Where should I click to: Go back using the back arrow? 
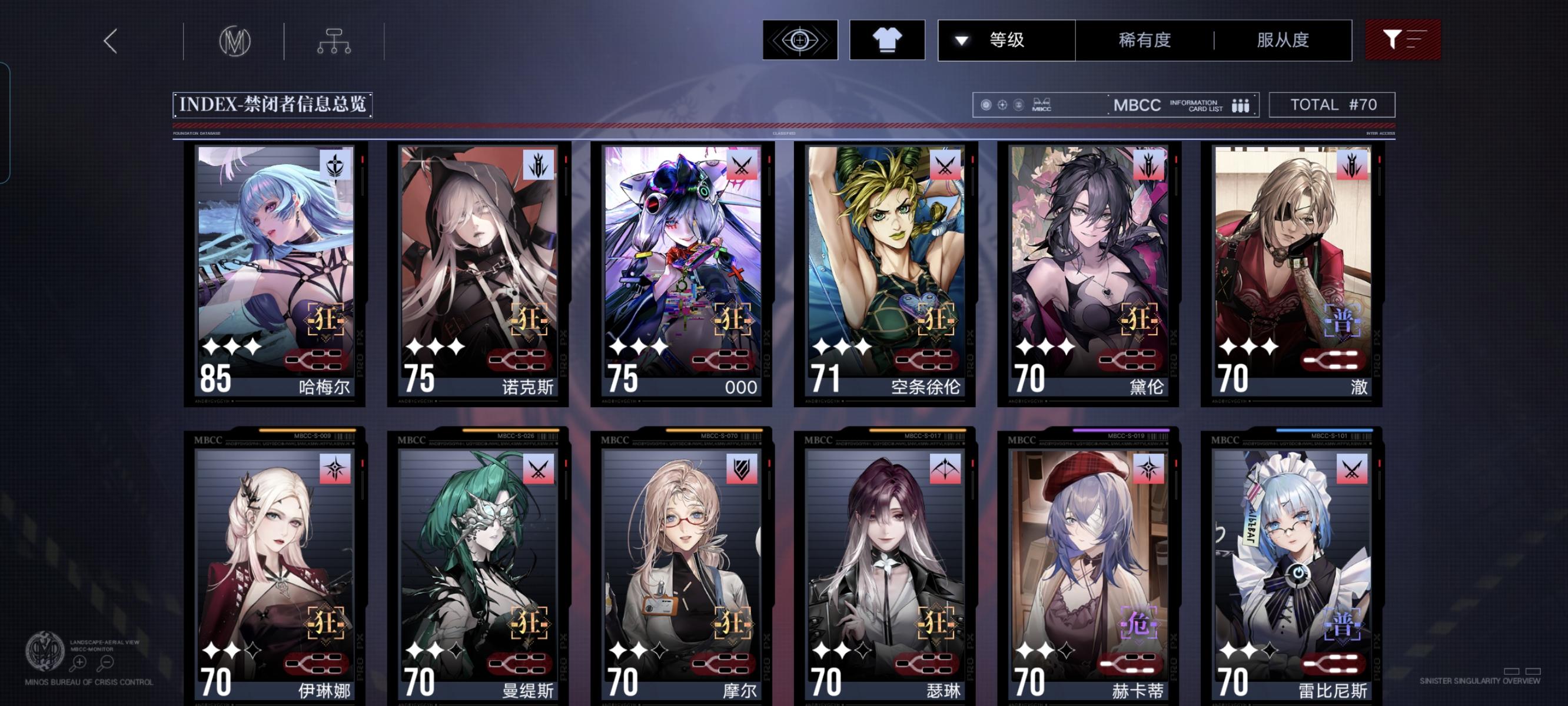(109, 40)
